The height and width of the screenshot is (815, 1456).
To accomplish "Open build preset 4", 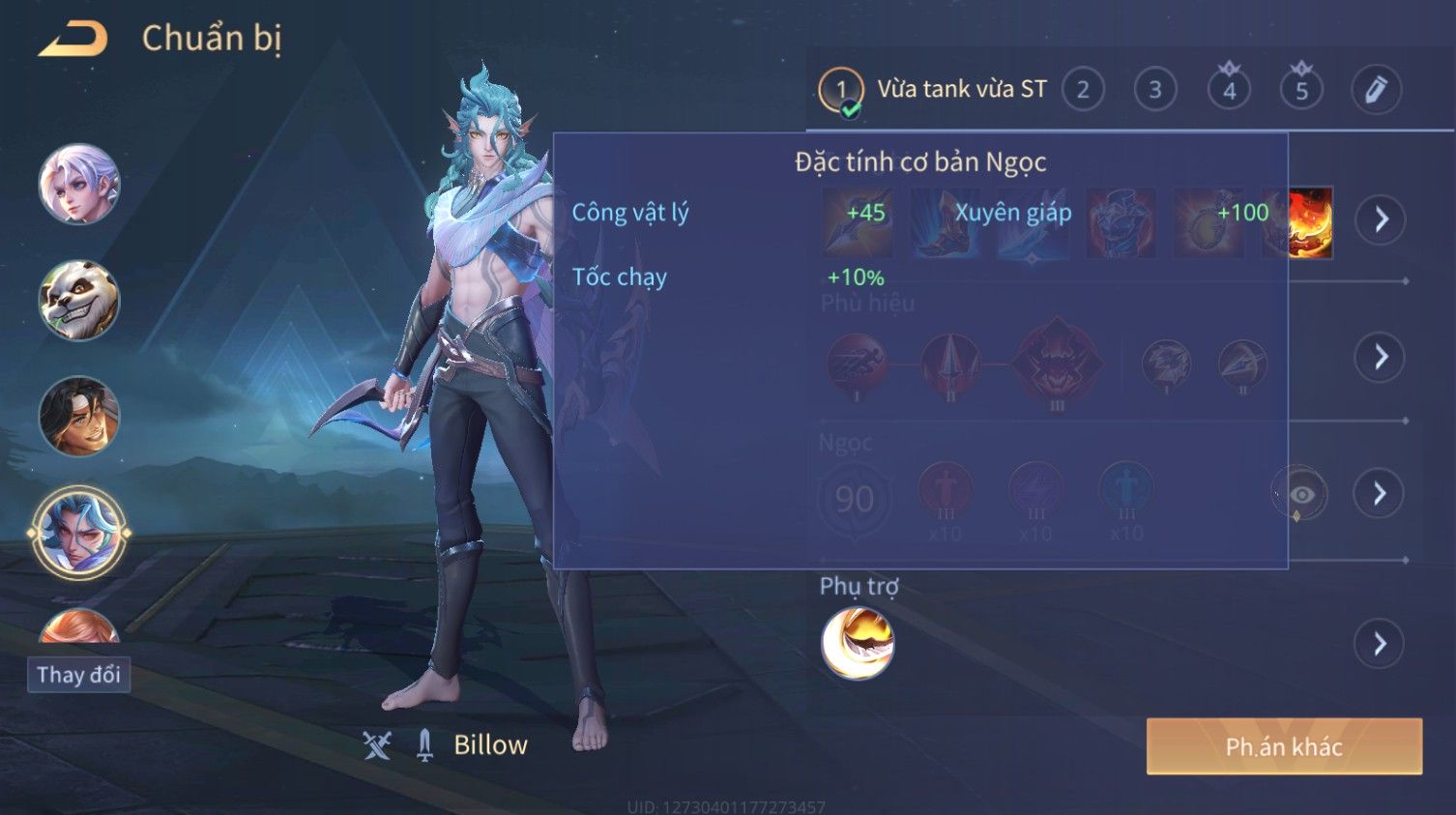I will pos(1229,90).
